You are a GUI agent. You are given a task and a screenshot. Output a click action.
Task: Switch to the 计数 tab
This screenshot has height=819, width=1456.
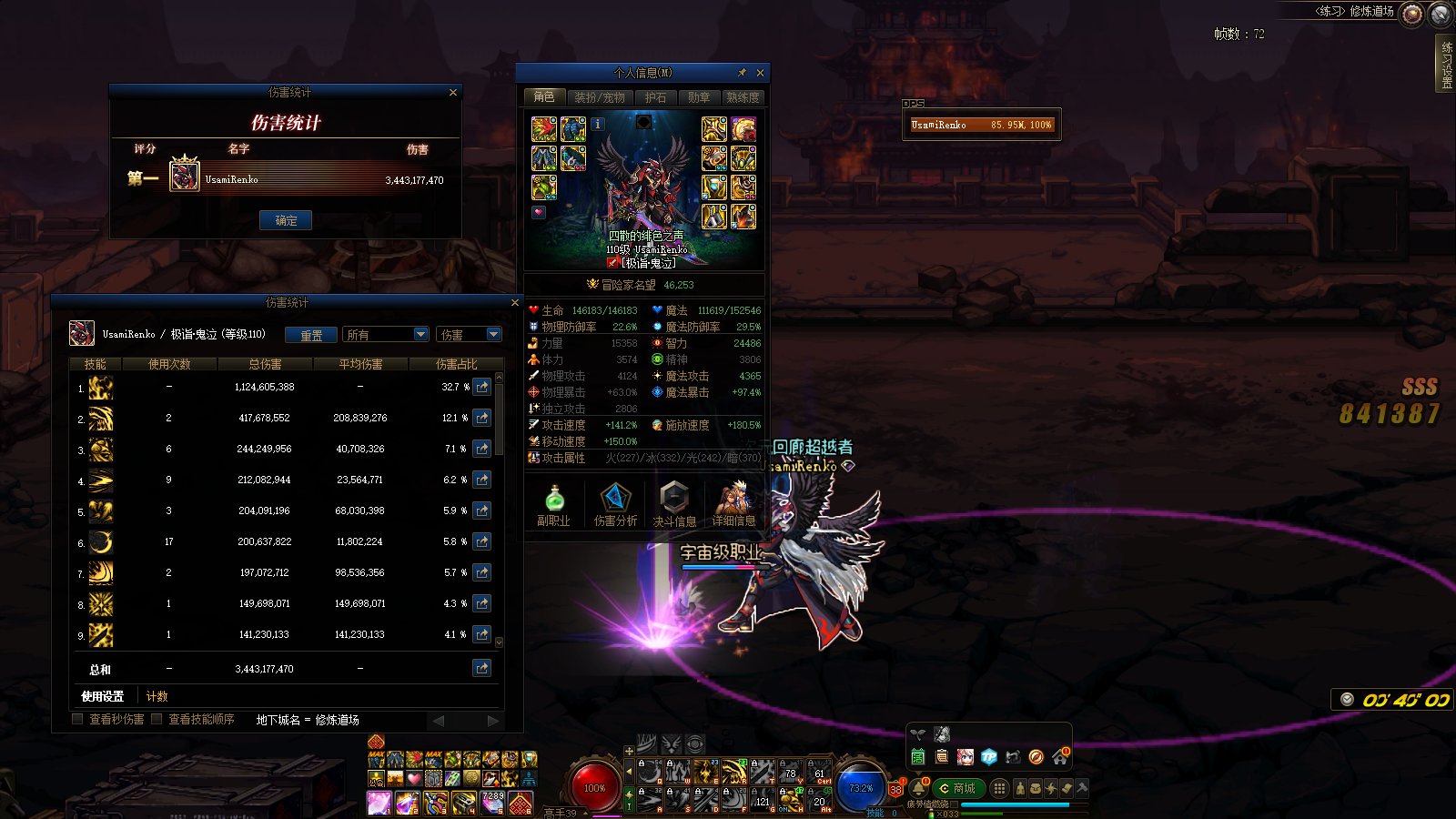tap(157, 696)
